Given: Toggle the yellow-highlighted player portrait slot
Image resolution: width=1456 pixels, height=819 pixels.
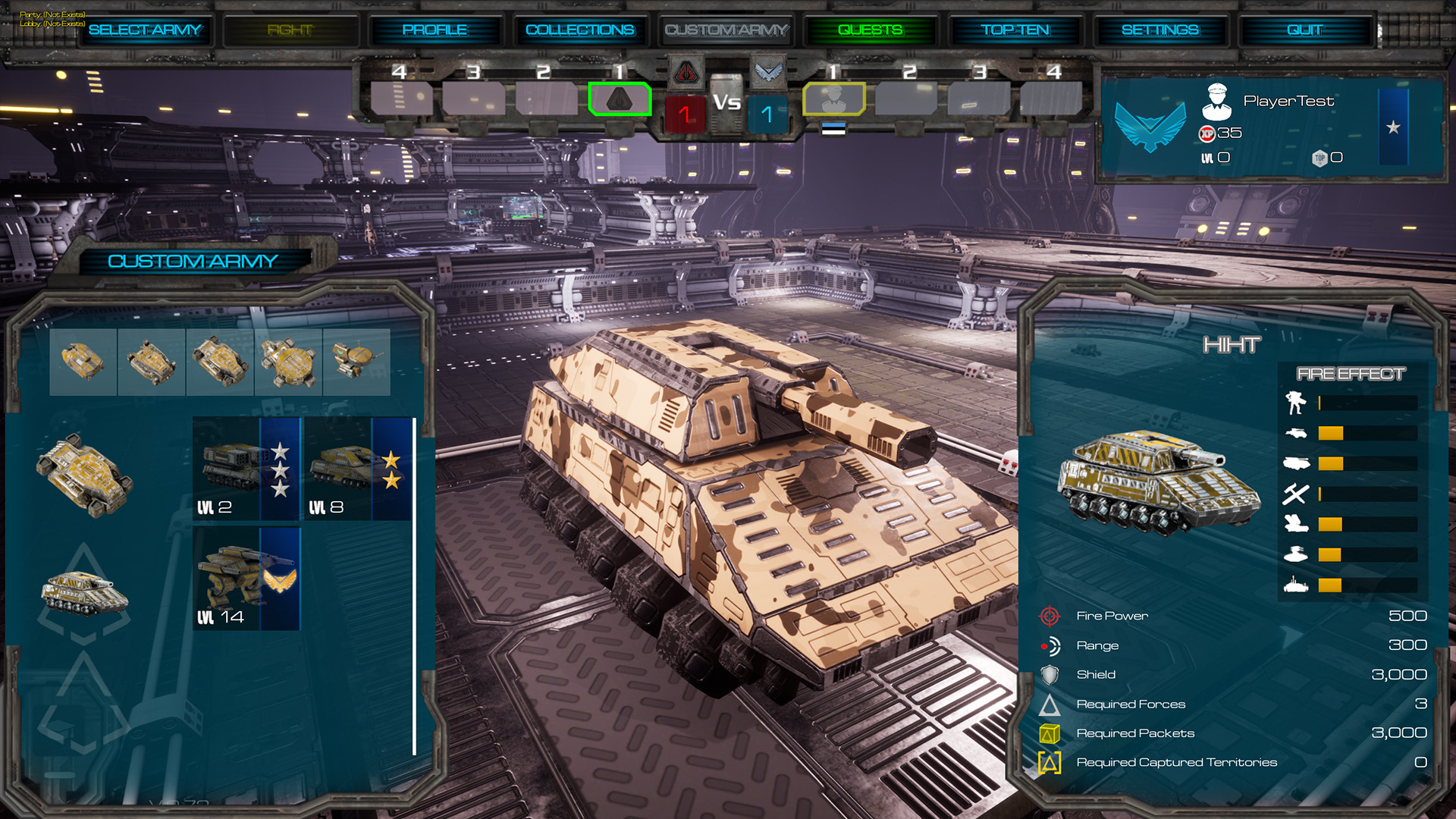Looking at the screenshot, I should click(x=834, y=99).
